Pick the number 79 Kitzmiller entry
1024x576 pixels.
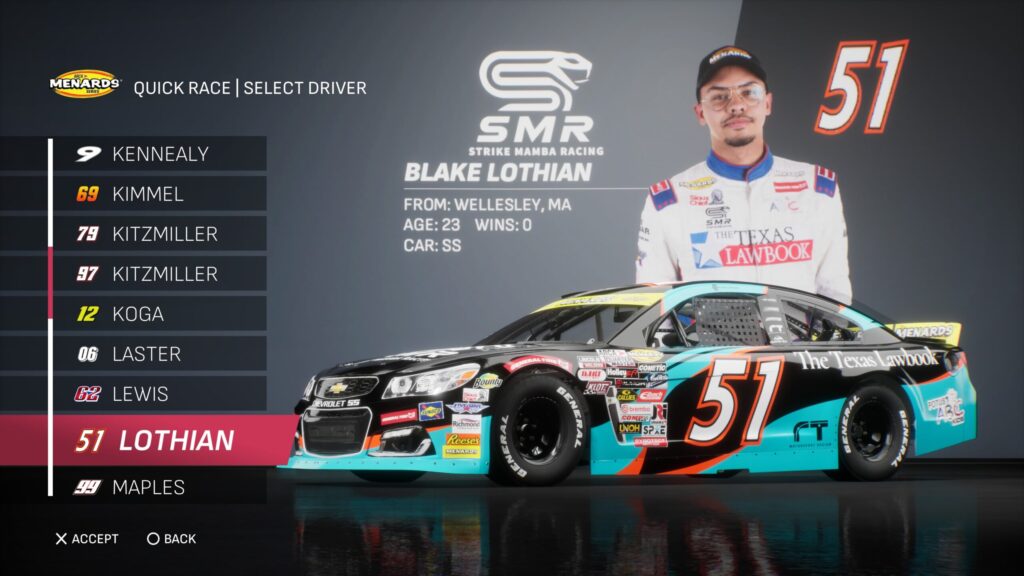(x=160, y=234)
